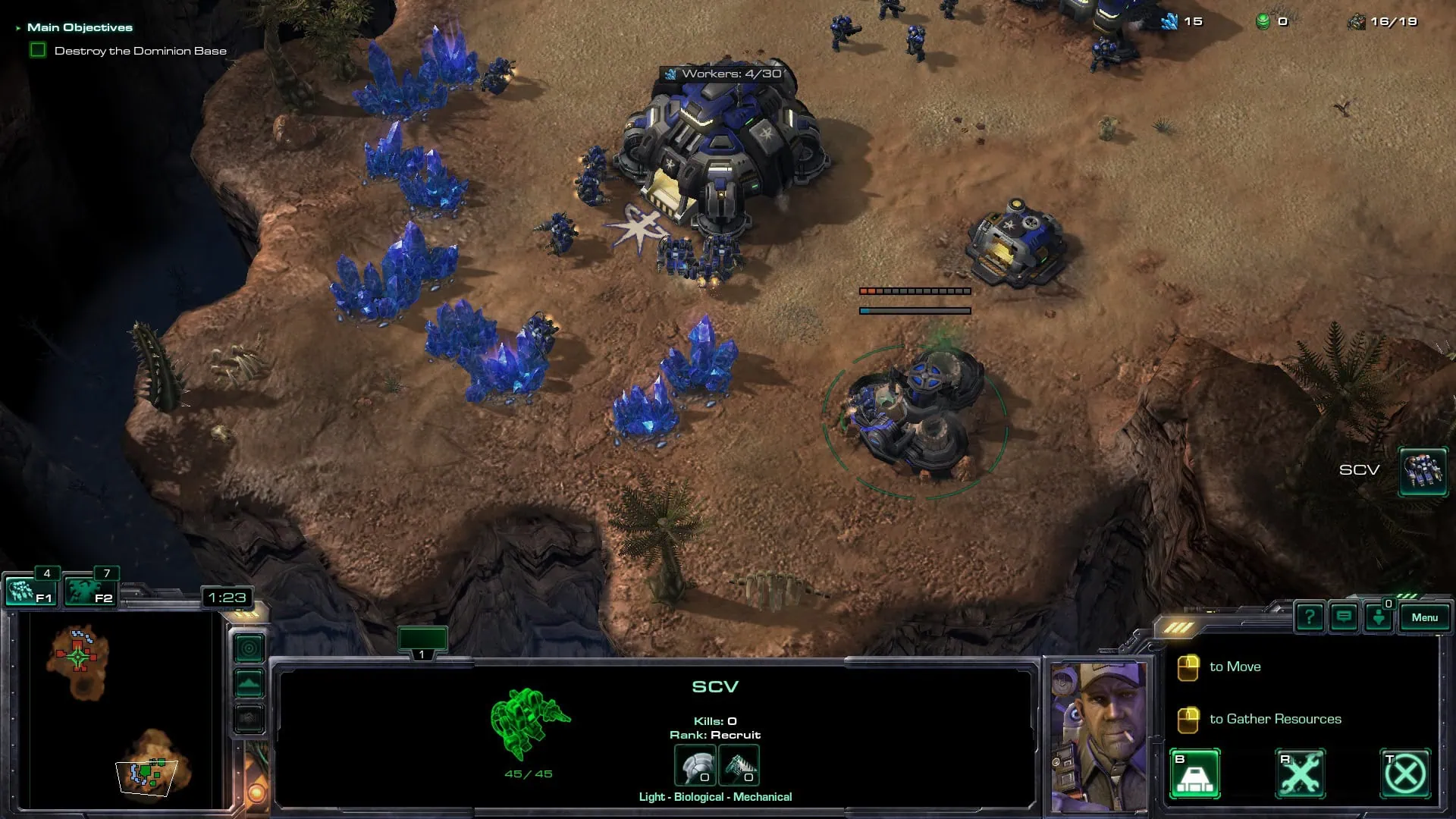Open the help window with the ? icon

pos(1310,617)
